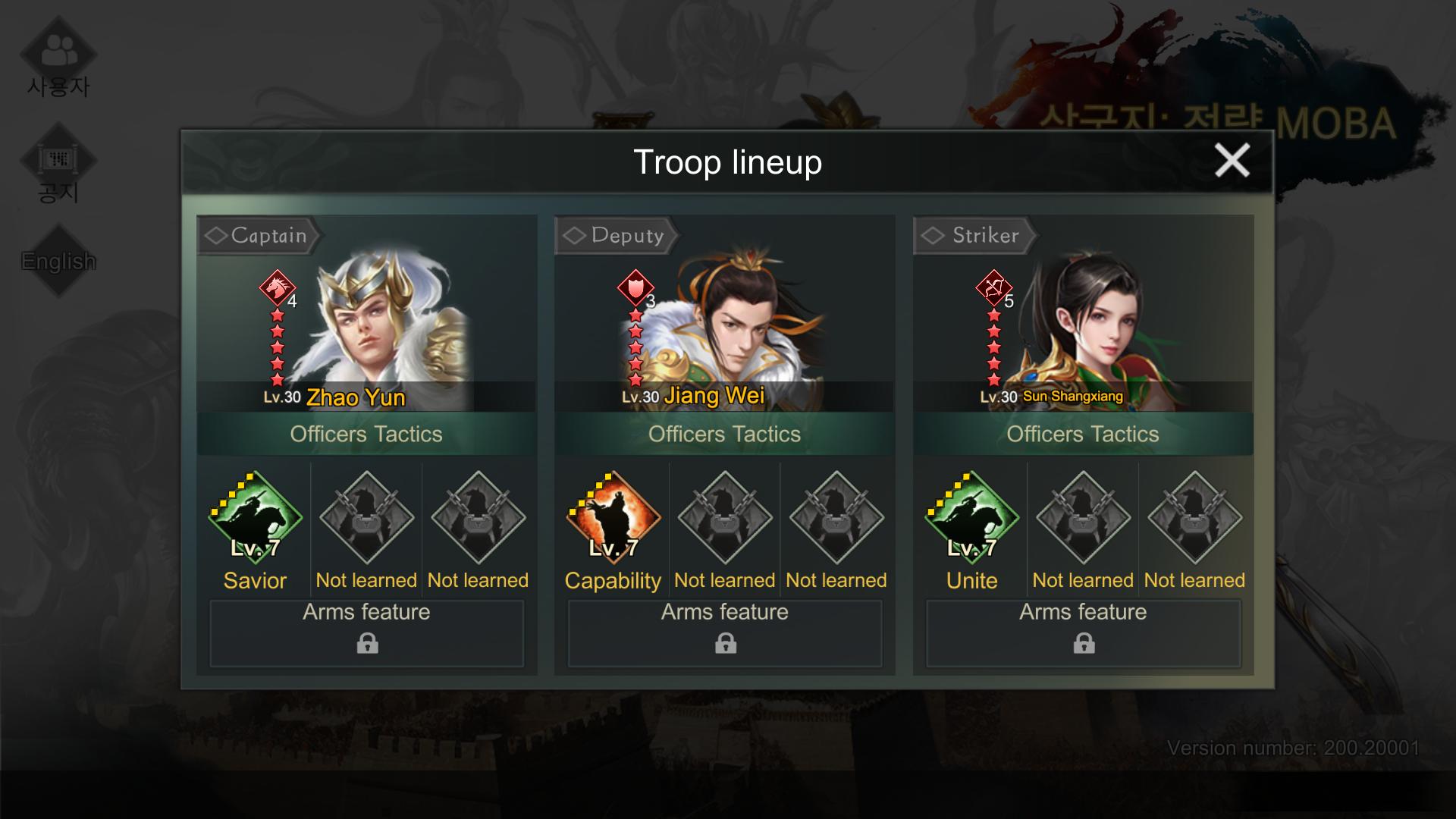The image size is (1456, 819).
Task: Open the Capability tactic icon
Action: 613,518
